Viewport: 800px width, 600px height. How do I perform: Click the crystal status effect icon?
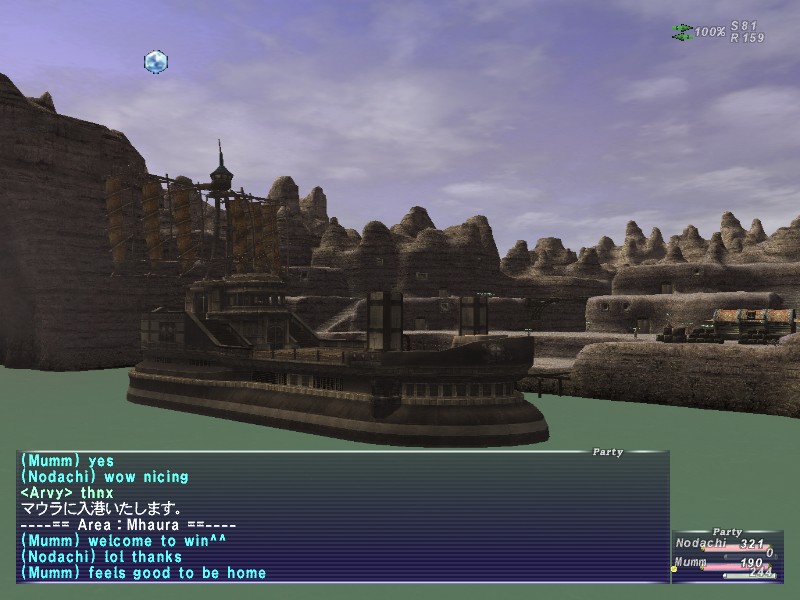[x=156, y=62]
